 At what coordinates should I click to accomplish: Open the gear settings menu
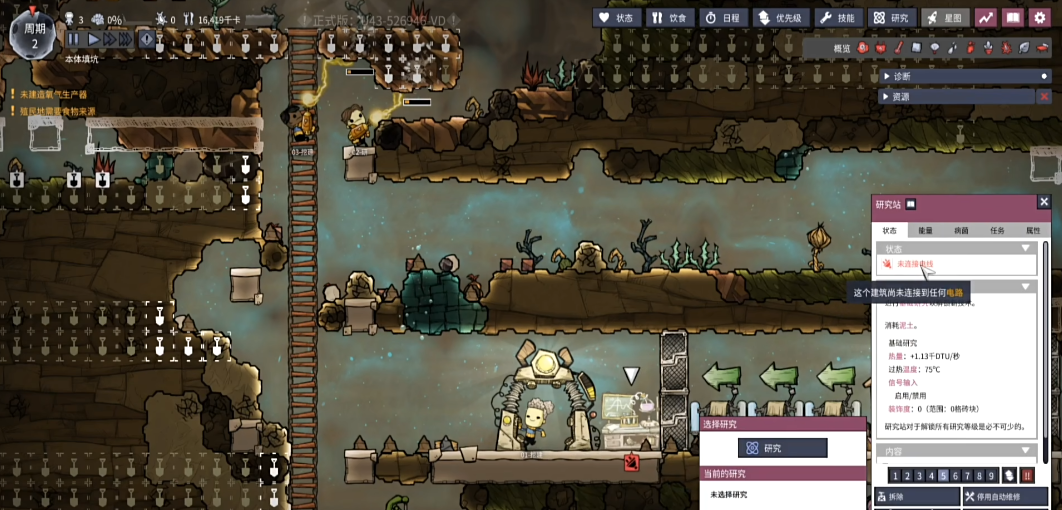pyautogui.click(x=1040, y=17)
